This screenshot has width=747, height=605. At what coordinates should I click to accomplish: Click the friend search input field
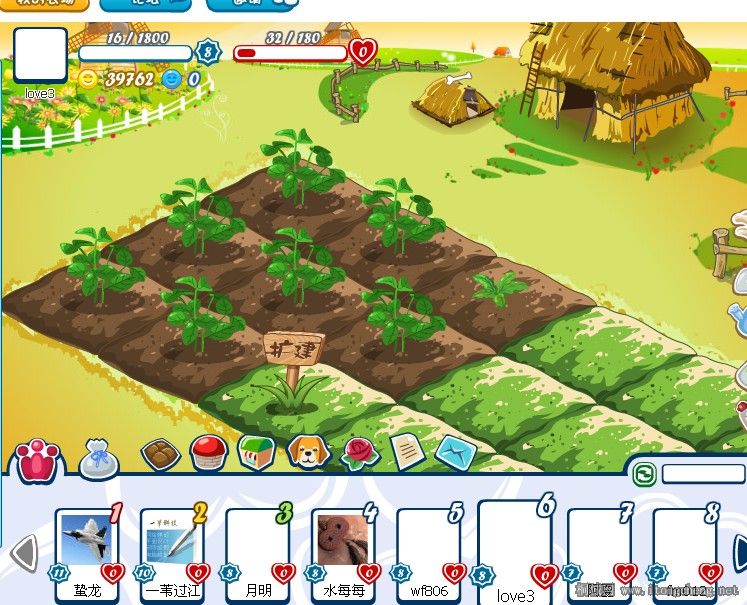coord(703,473)
